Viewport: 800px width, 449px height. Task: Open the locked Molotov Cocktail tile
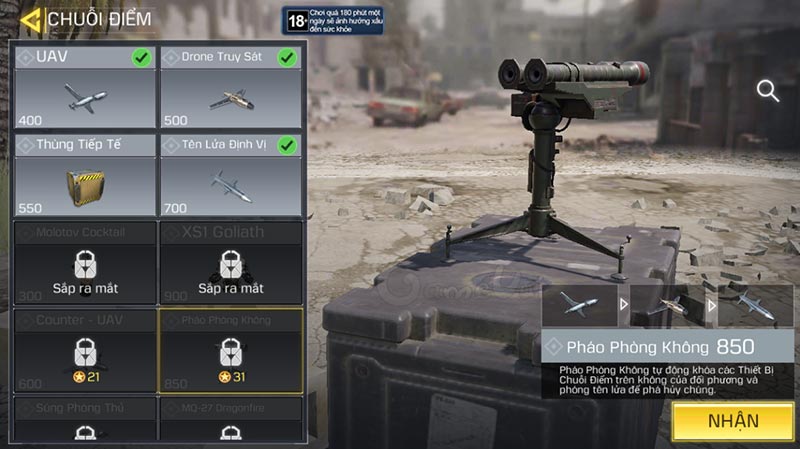[85, 262]
